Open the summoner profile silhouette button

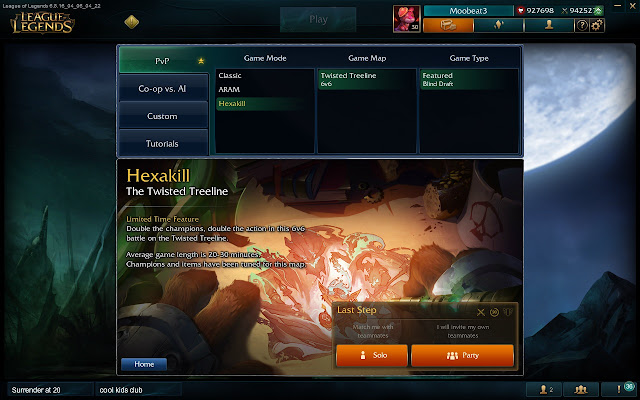[x=547, y=25]
